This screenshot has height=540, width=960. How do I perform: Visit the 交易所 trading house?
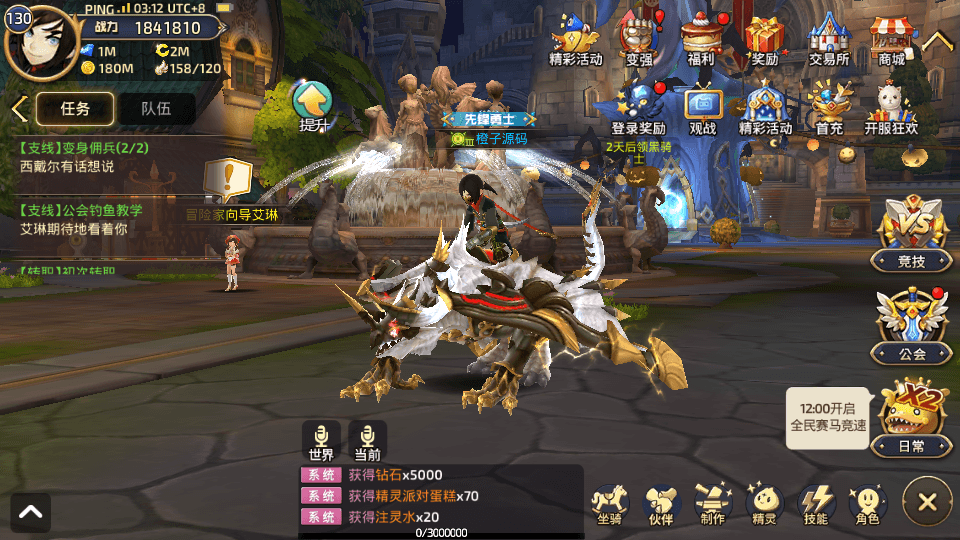pos(828,41)
